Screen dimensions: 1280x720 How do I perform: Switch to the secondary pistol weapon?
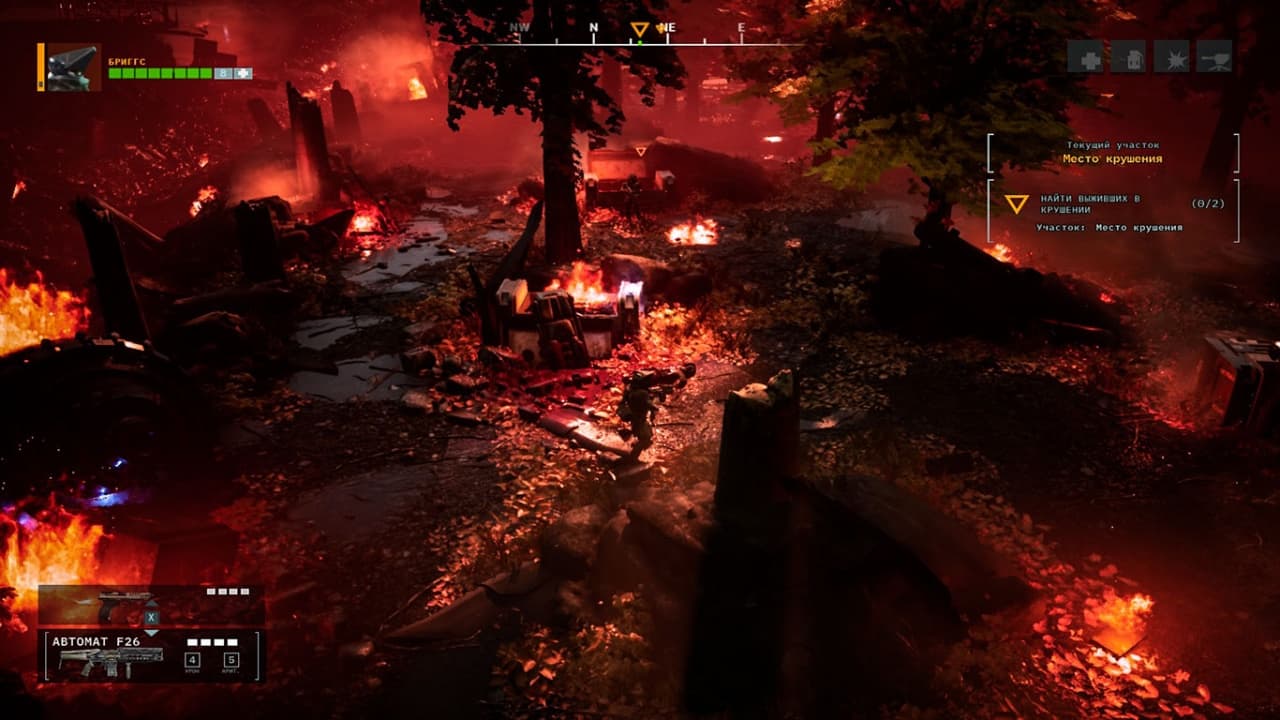(x=125, y=605)
